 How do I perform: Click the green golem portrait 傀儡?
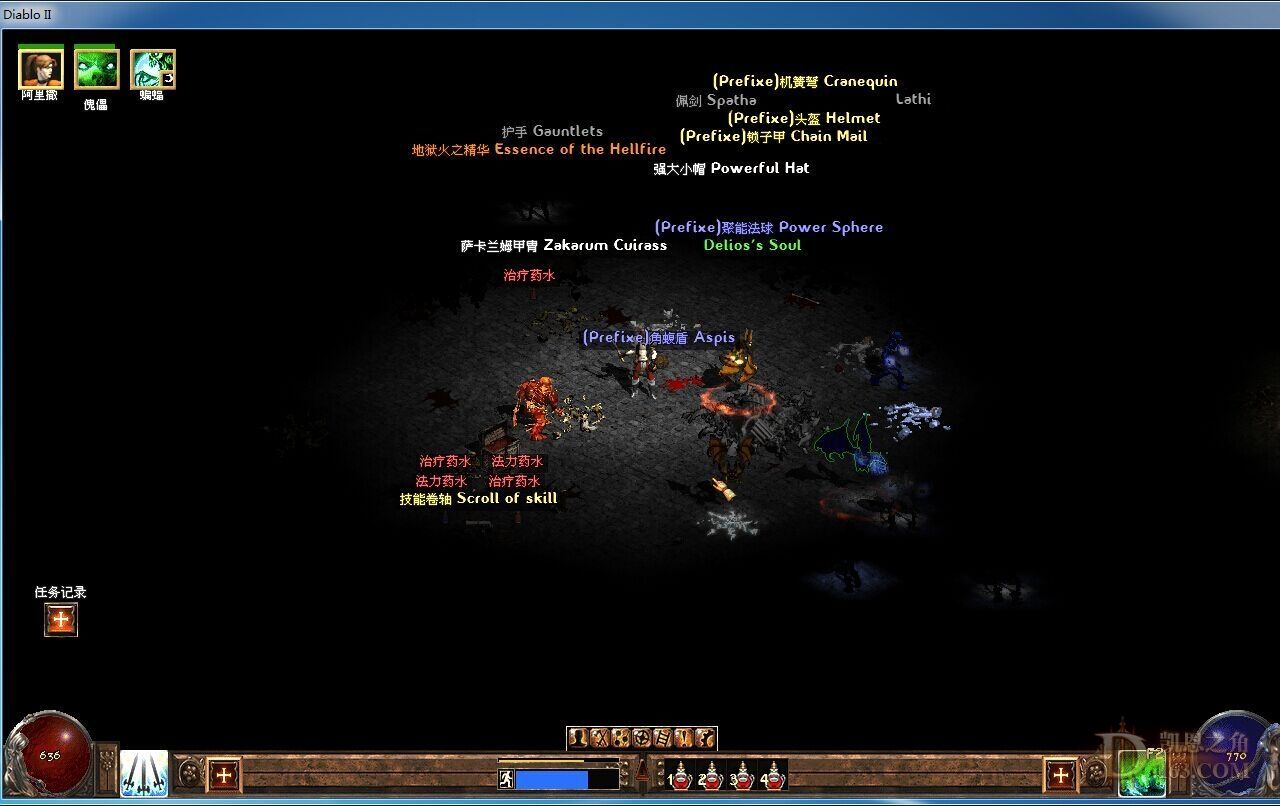pyautogui.click(x=96, y=68)
